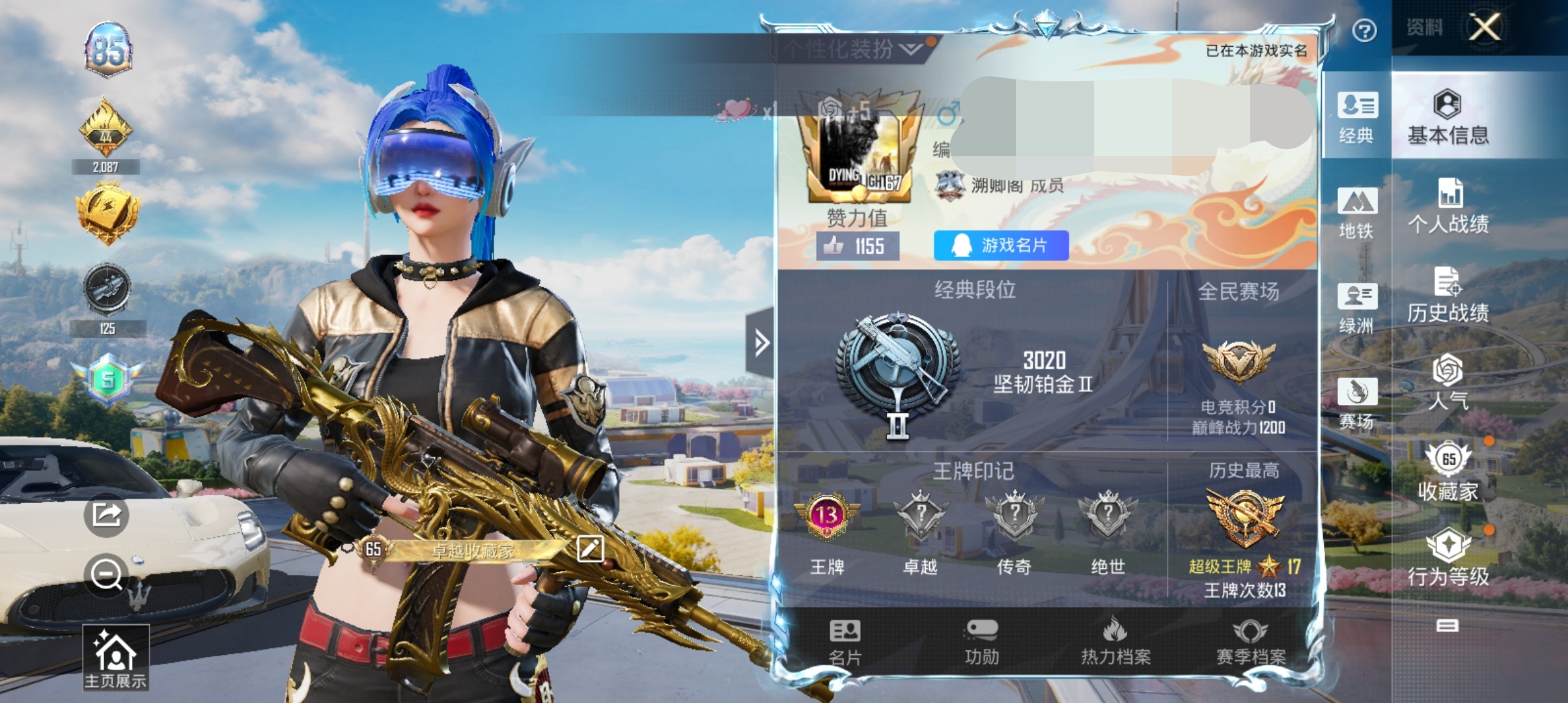Switch to the 地铁 mode tab
The height and width of the screenshot is (703, 1568).
point(1357,213)
